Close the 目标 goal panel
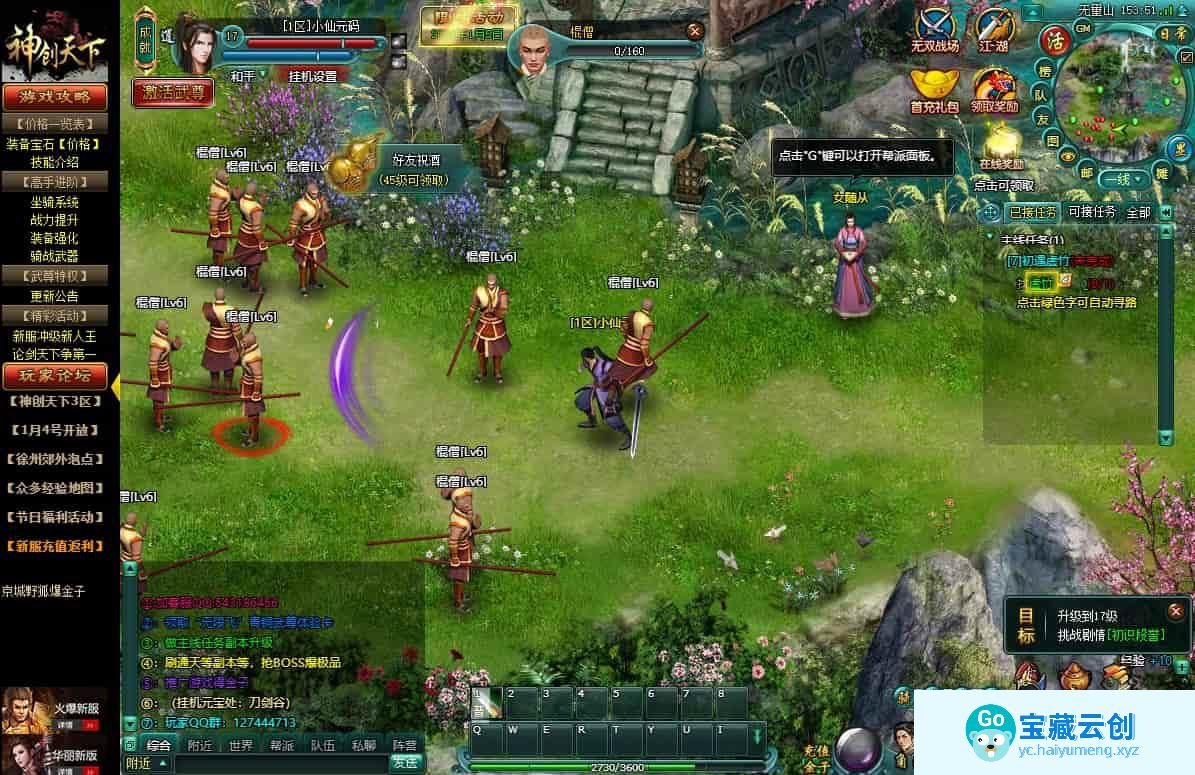 tap(1175, 610)
